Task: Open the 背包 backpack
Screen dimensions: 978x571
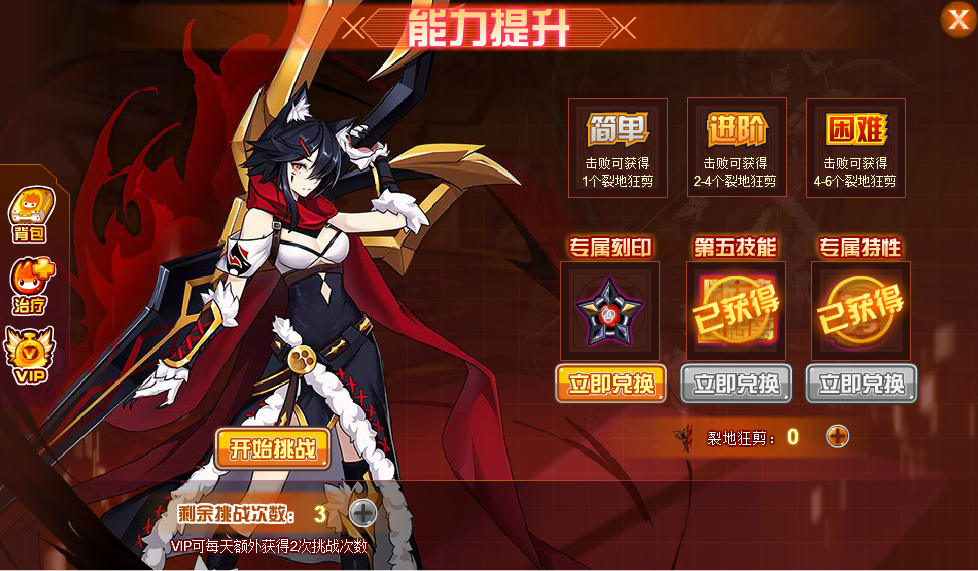Action: click(x=31, y=213)
